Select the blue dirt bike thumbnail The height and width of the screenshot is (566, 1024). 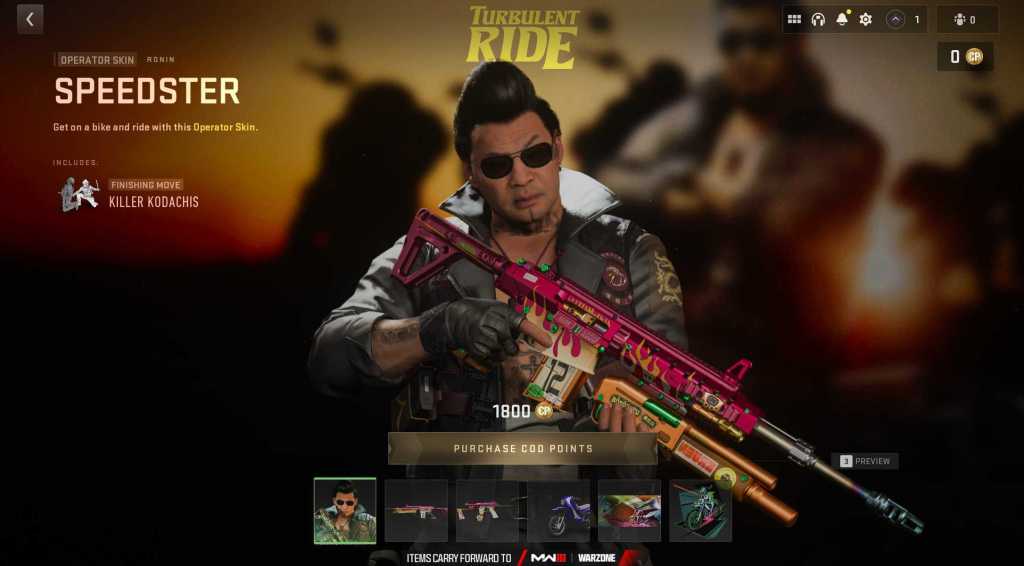pos(558,511)
